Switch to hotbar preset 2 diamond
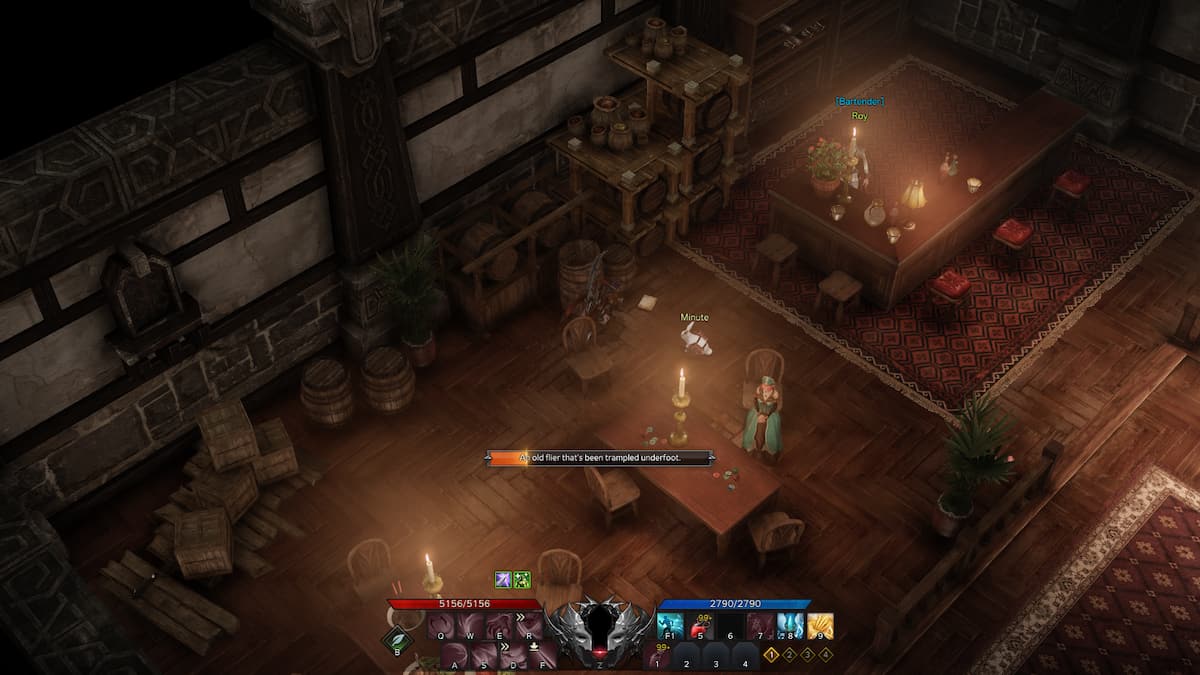 pyautogui.click(x=789, y=655)
